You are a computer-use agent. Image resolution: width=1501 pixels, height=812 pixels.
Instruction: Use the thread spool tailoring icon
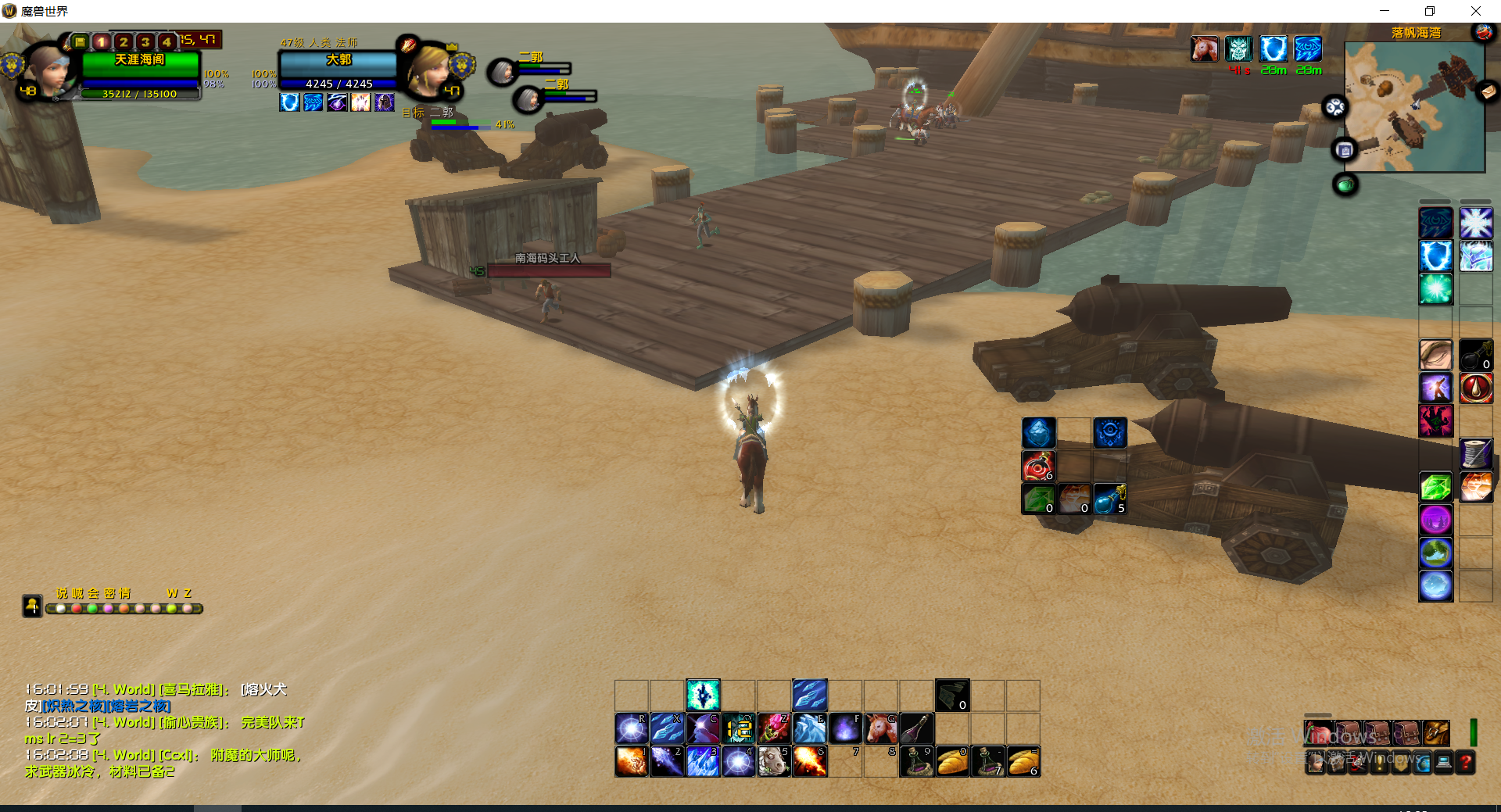pyautogui.click(x=1475, y=453)
